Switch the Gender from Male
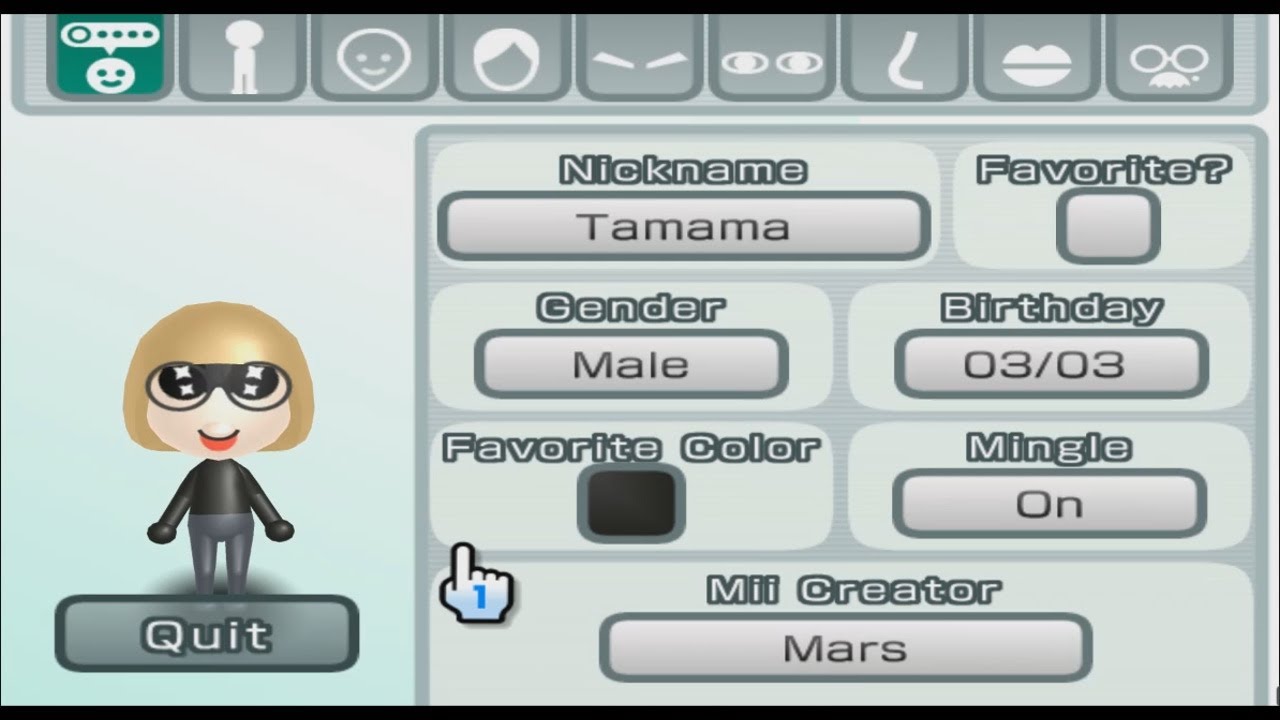This screenshot has width=1280, height=720. (x=632, y=364)
